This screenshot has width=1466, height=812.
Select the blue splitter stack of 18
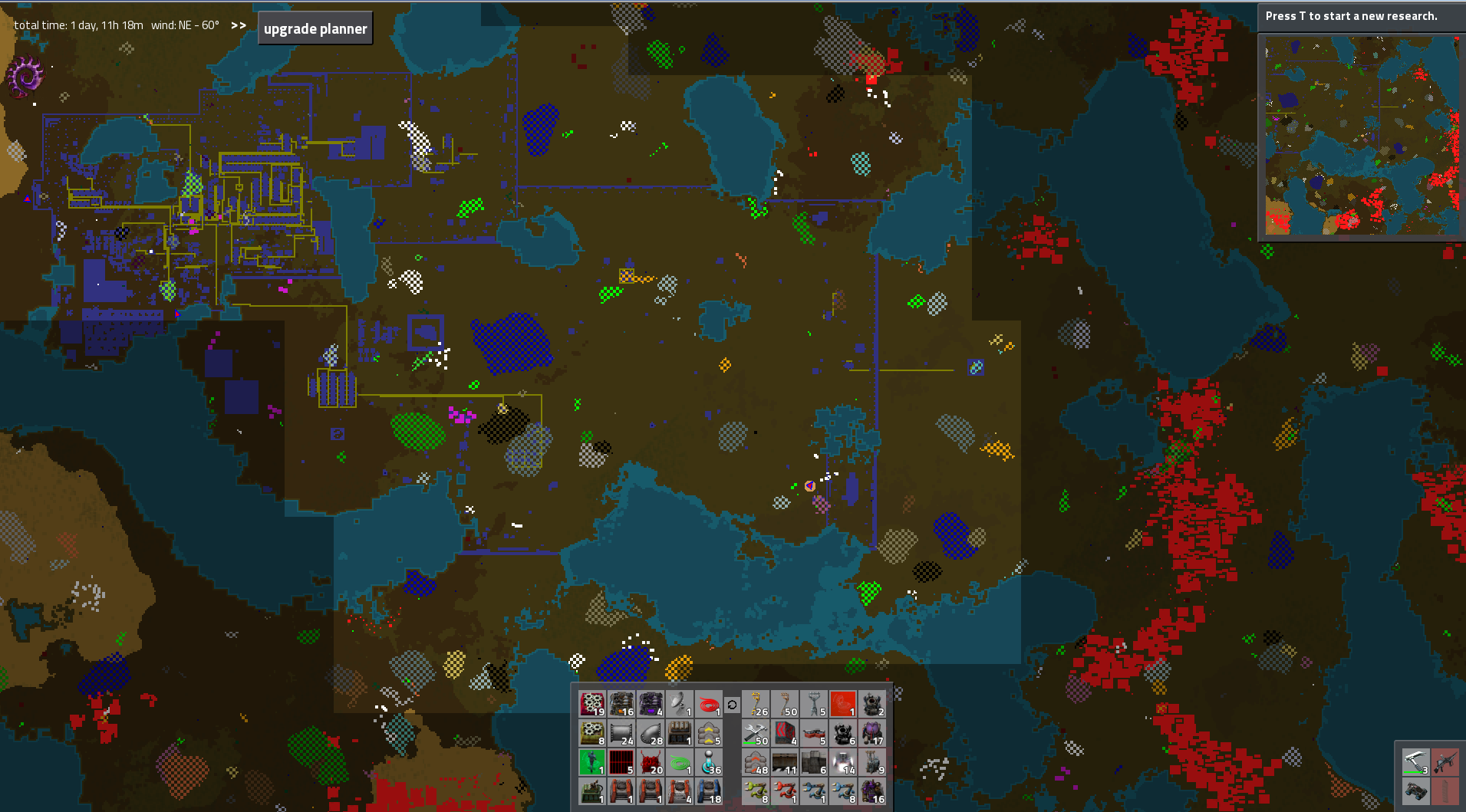click(709, 791)
